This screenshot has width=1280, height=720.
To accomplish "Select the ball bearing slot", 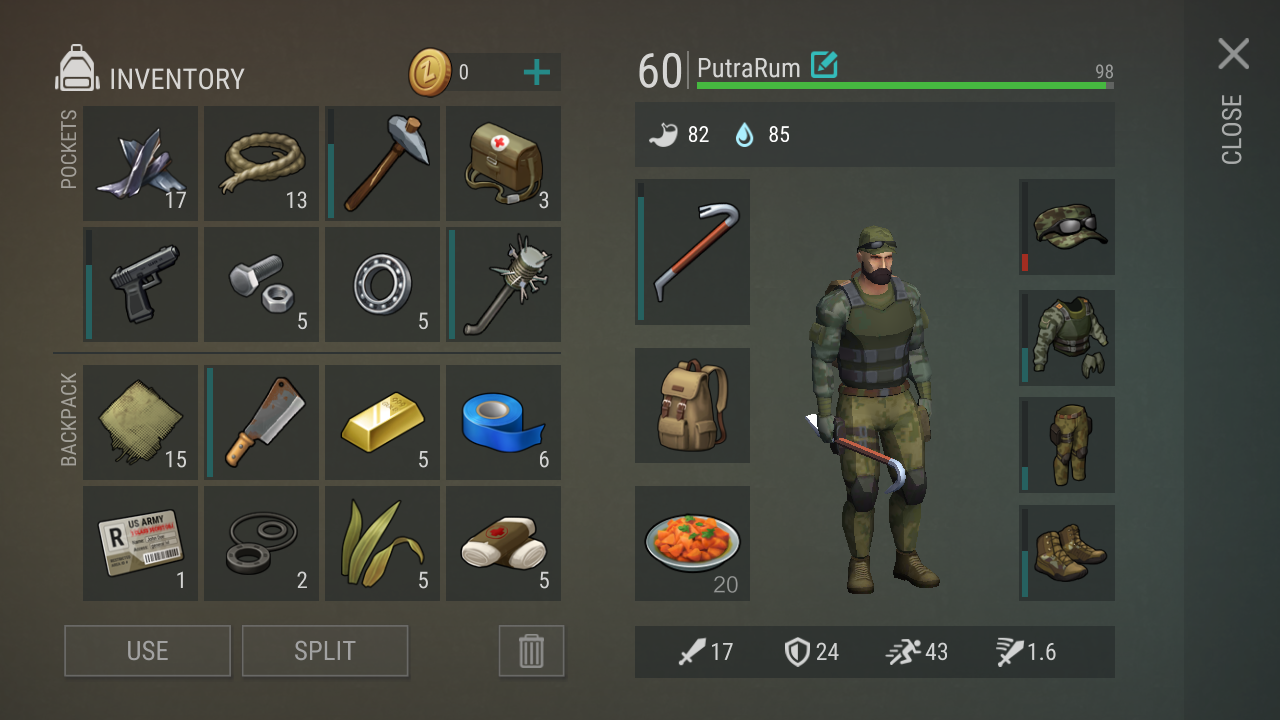I will 383,285.
